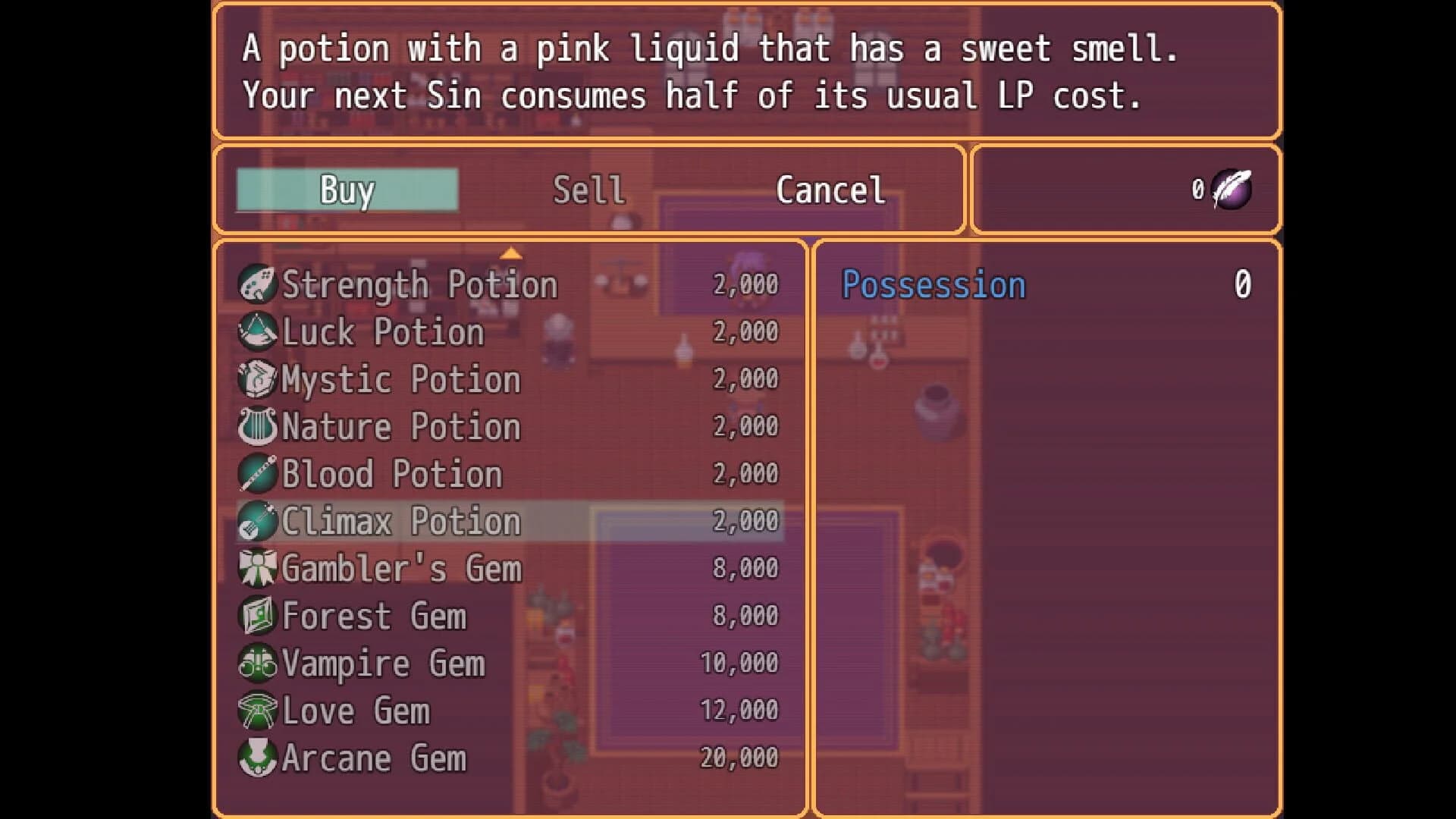This screenshot has height=819, width=1456.
Task: Click the Arcane Gem necklace icon
Action: [x=259, y=757]
